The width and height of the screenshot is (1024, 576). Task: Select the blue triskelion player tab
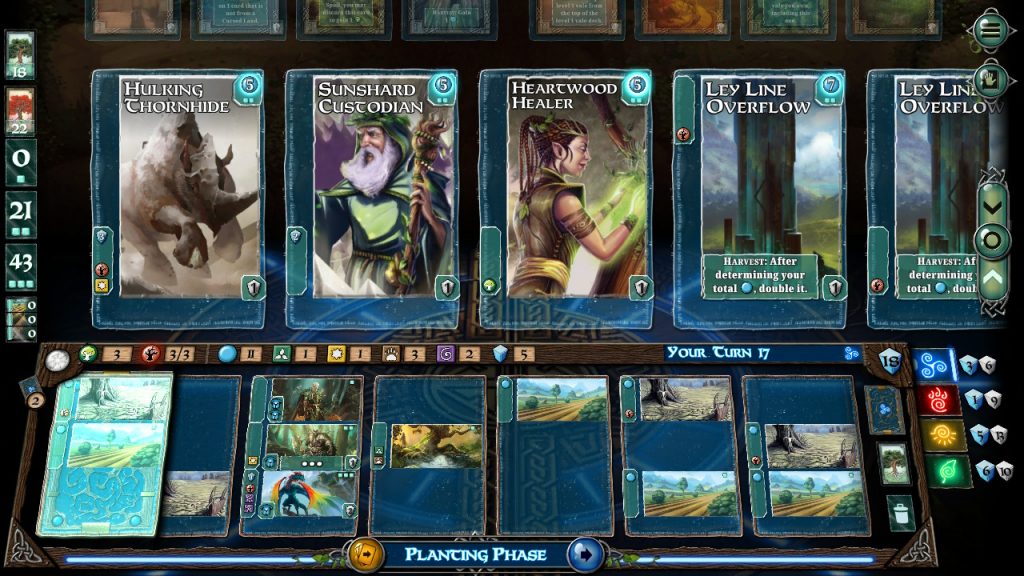coord(937,365)
